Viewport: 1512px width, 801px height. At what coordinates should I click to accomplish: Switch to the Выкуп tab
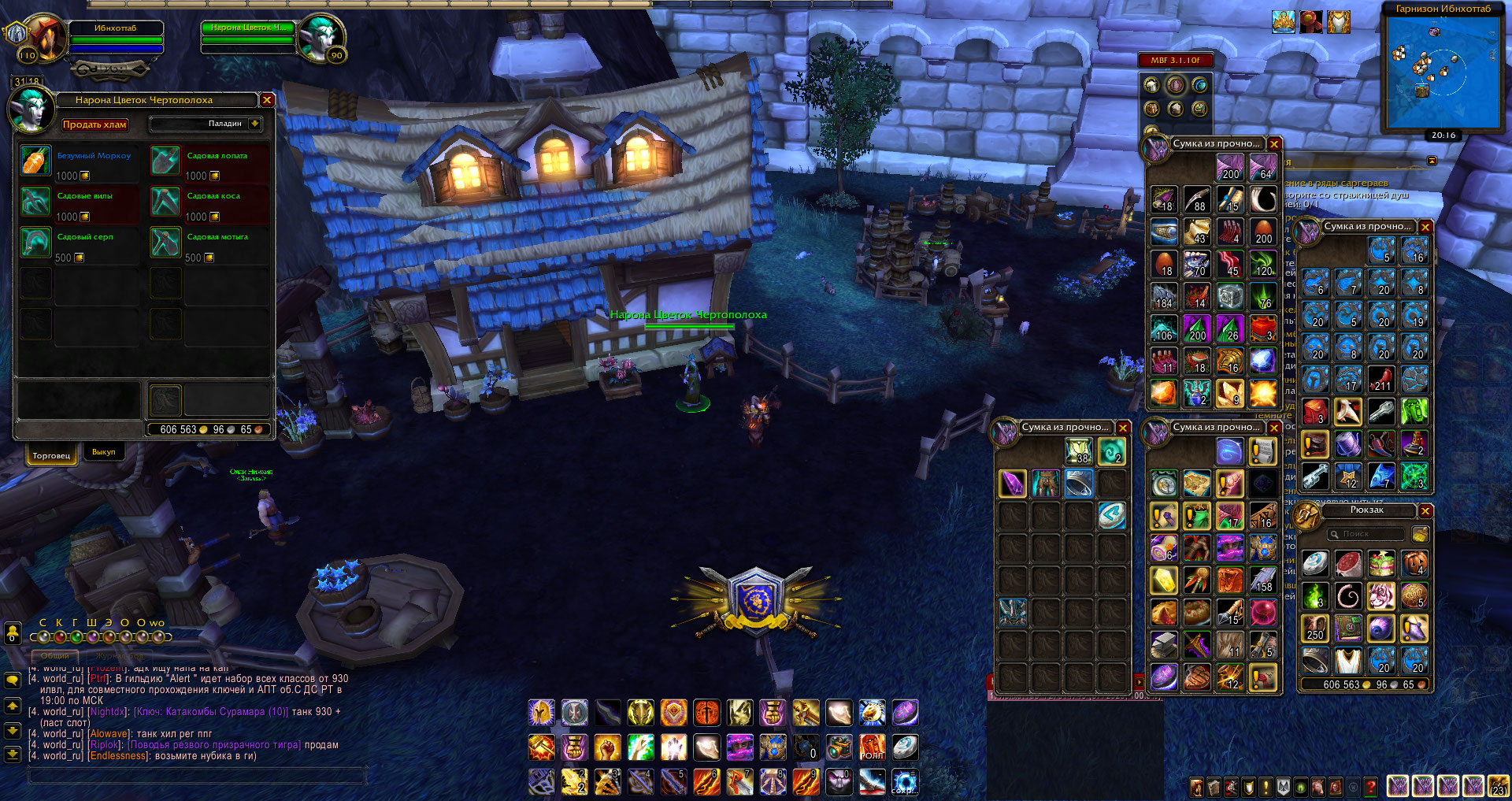pyautogui.click(x=103, y=452)
